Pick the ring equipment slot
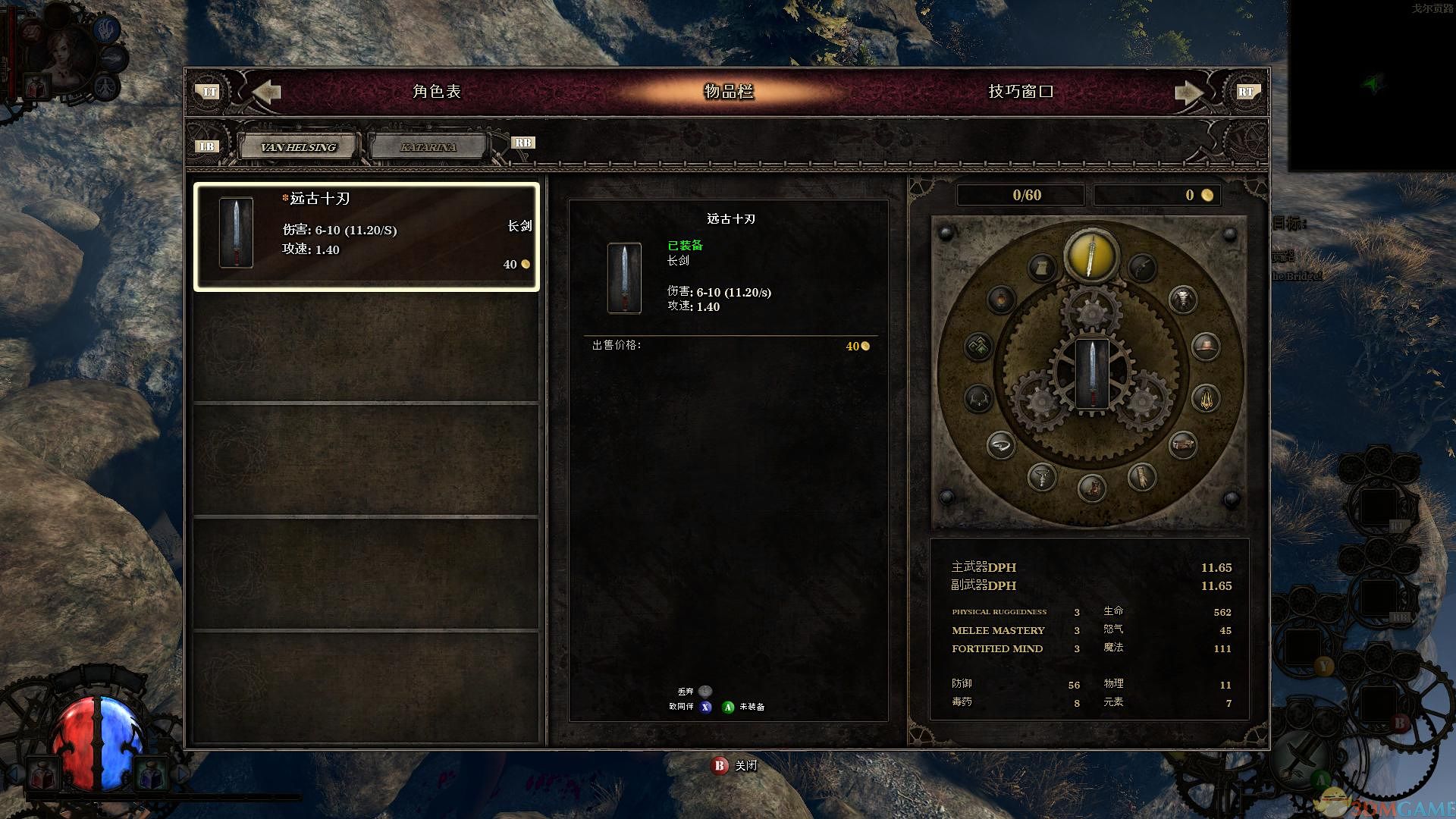The height and width of the screenshot is (819, 1456). (1001, 444)
